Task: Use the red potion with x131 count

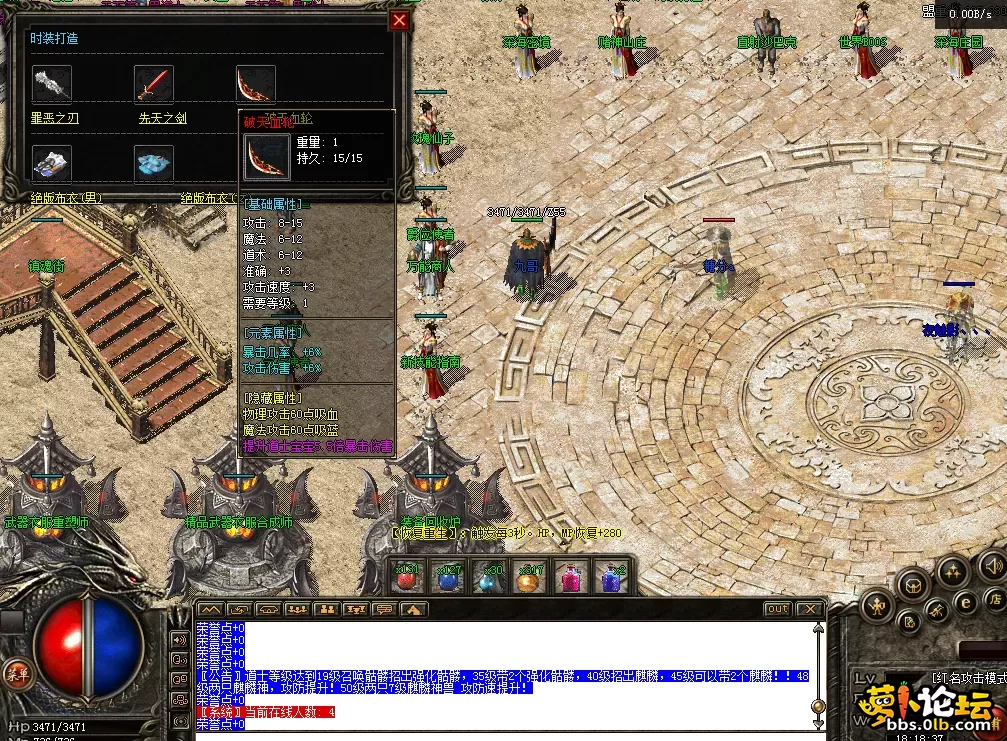Action: (x=405, y=578)
